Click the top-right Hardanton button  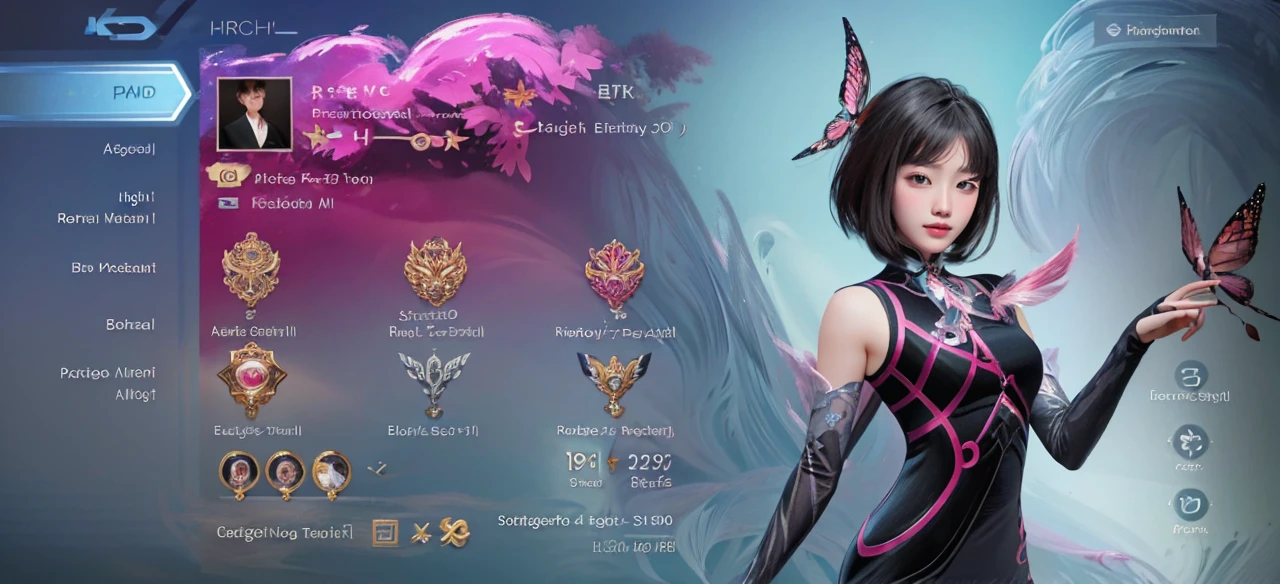click(1154, 30)
